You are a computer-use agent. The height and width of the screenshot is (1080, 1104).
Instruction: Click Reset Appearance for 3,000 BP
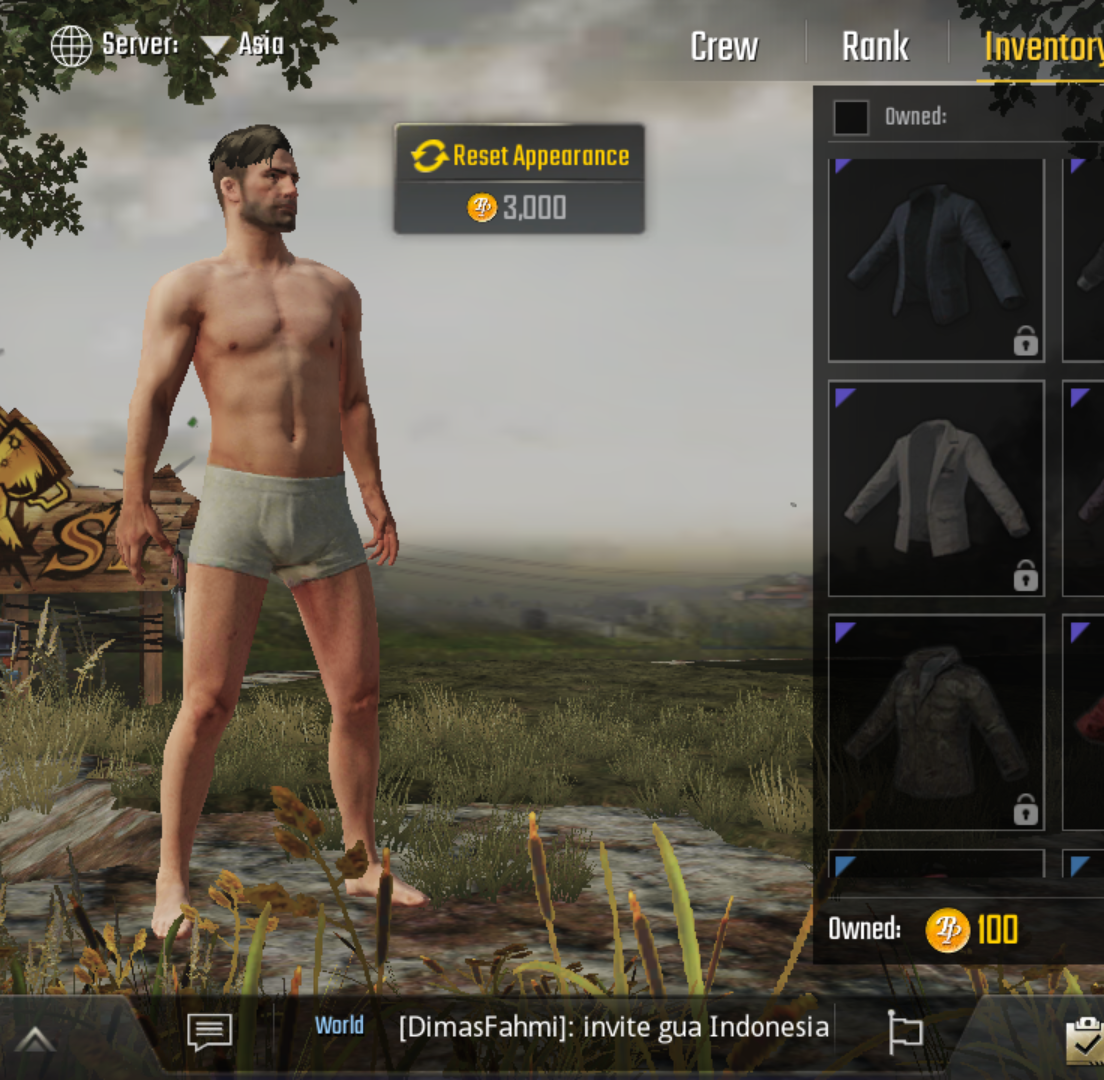click(519, 179)
